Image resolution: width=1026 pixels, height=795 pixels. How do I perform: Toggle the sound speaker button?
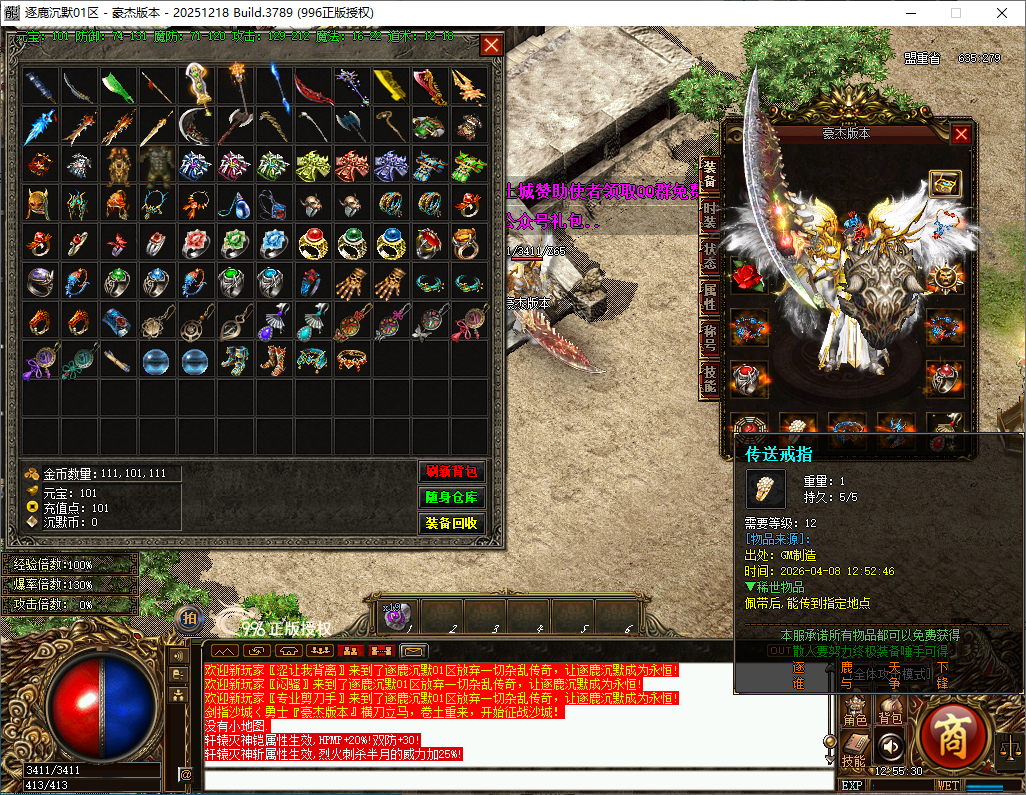click(x=889, y=745)
